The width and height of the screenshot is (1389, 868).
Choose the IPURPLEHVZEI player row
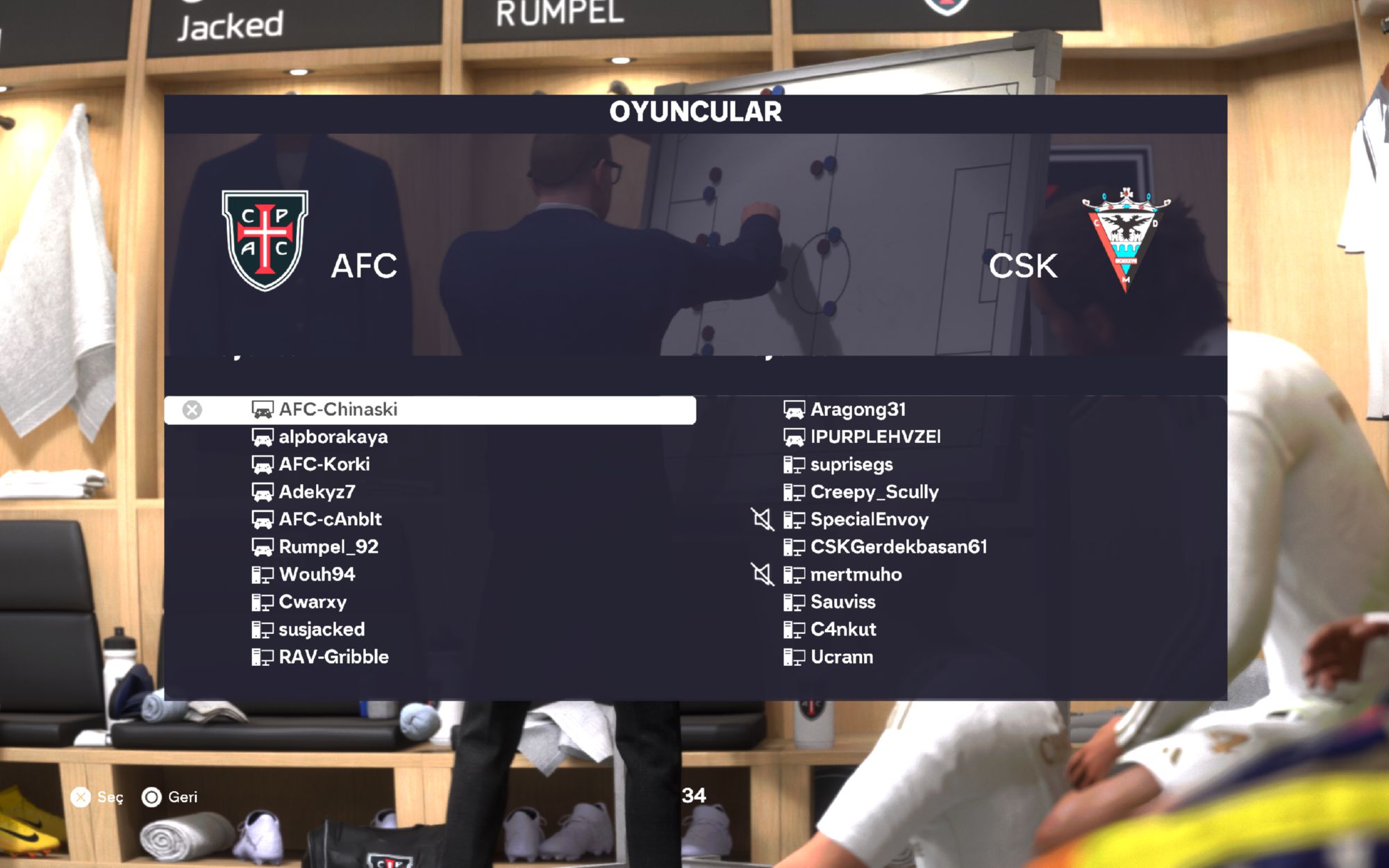pyautogui.click(x=875, y=437)
